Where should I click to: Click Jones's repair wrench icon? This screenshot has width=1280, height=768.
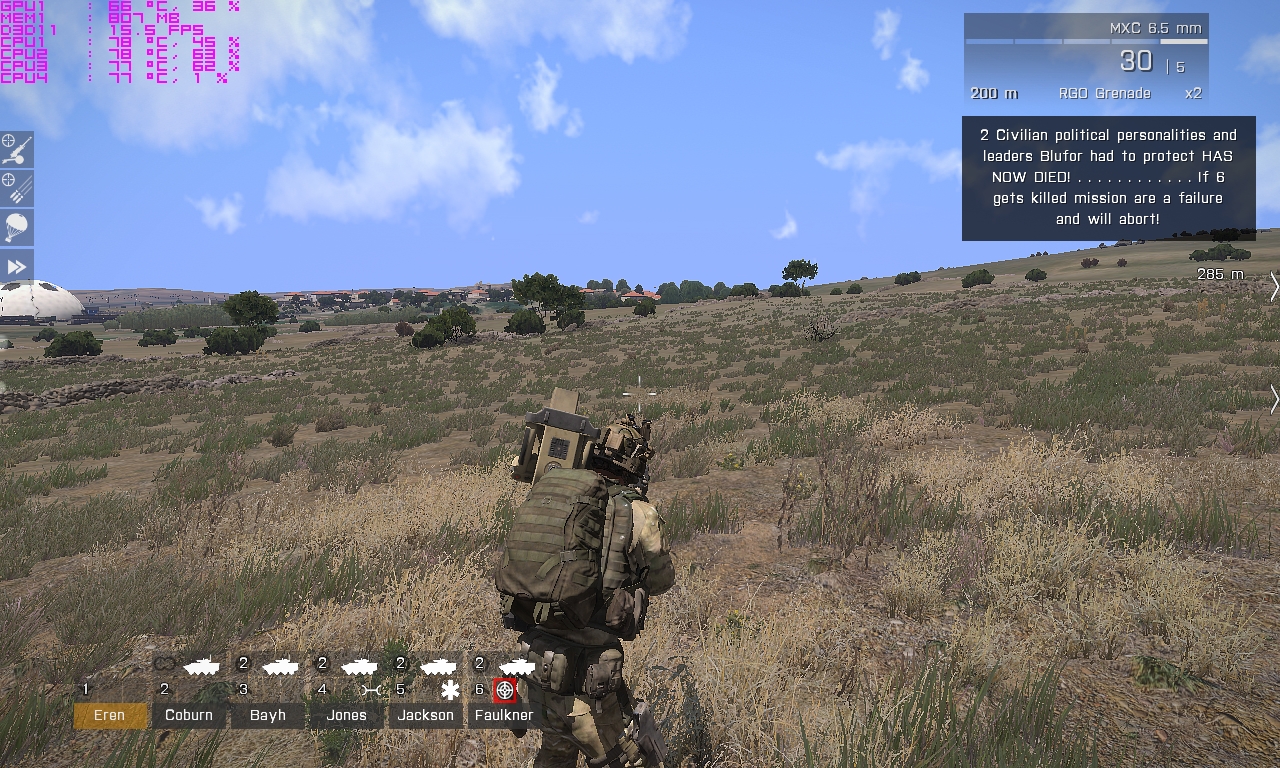[371, 690]
